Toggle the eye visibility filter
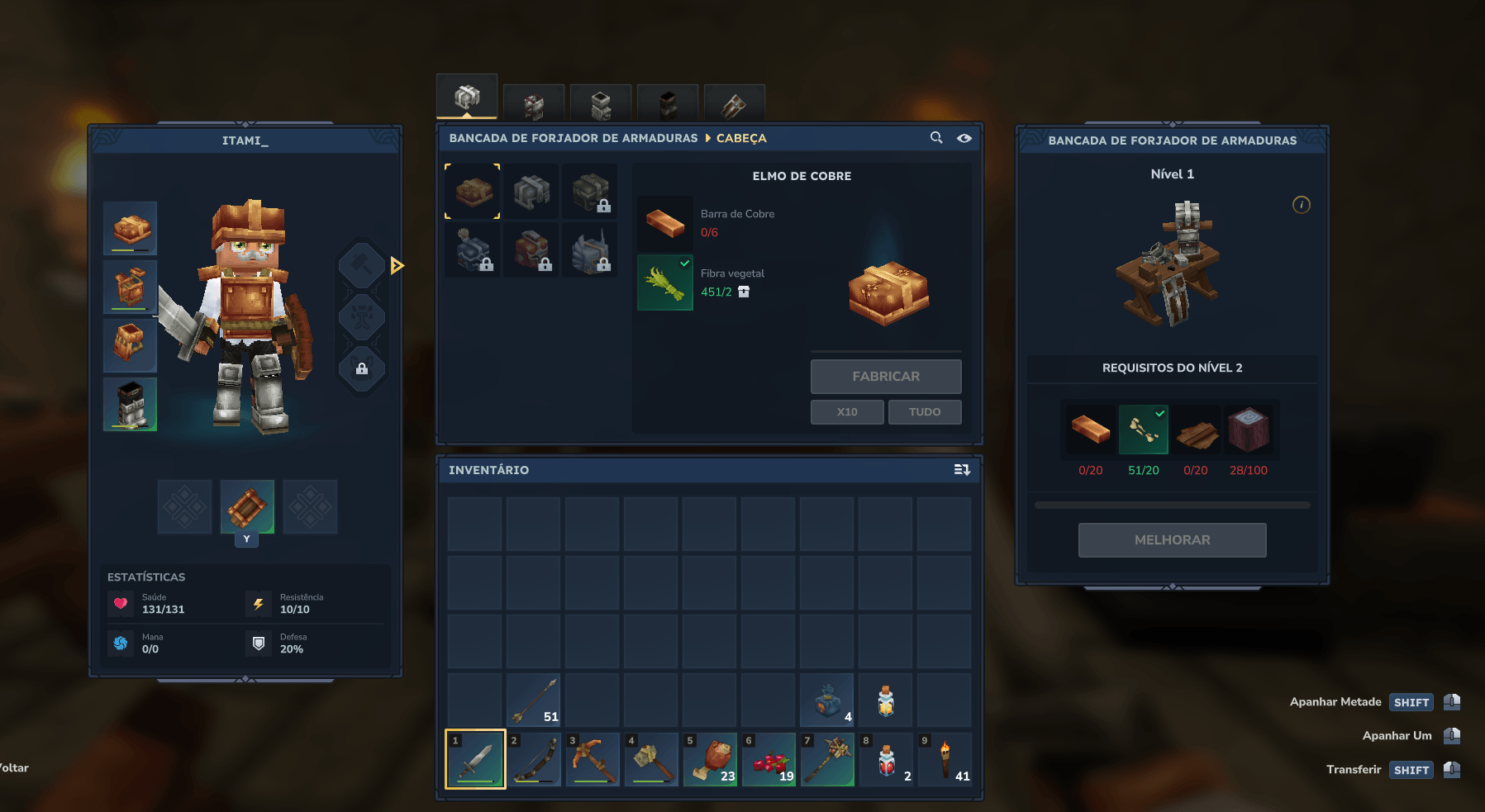The height and width of the screenshot is (812, 1485). click(964, 138)
